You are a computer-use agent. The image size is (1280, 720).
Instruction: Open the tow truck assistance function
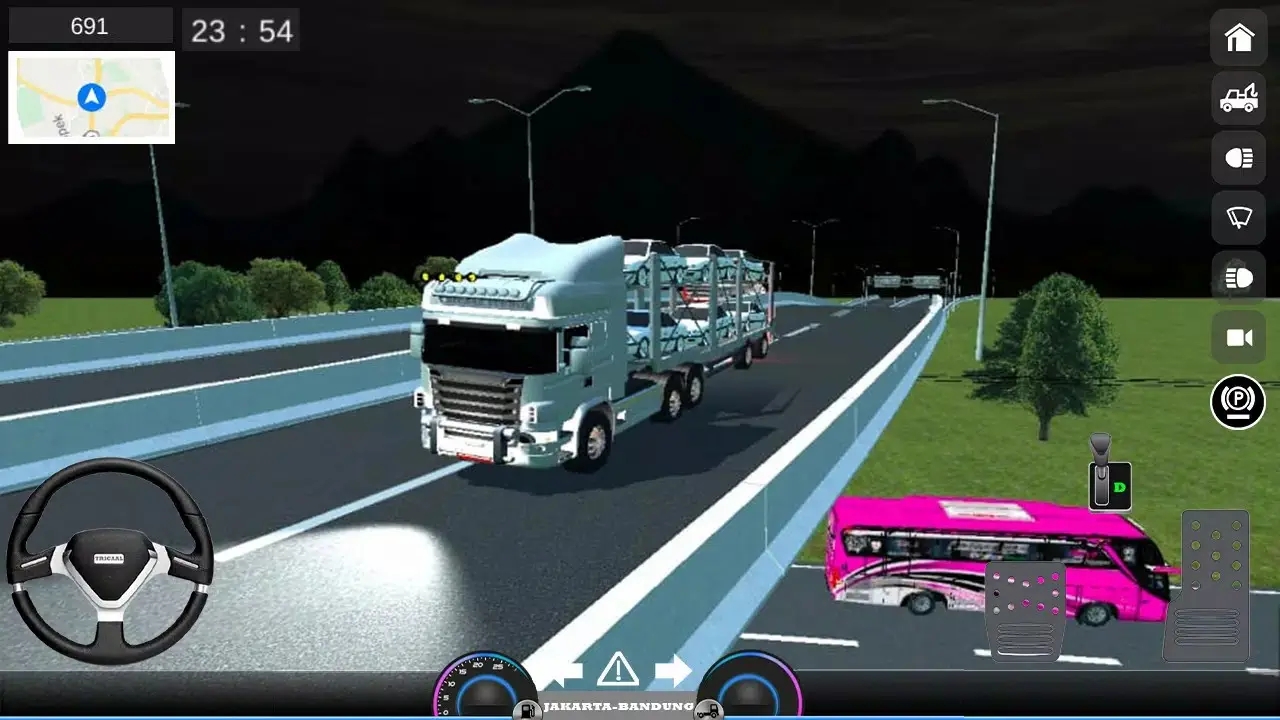1237,98
